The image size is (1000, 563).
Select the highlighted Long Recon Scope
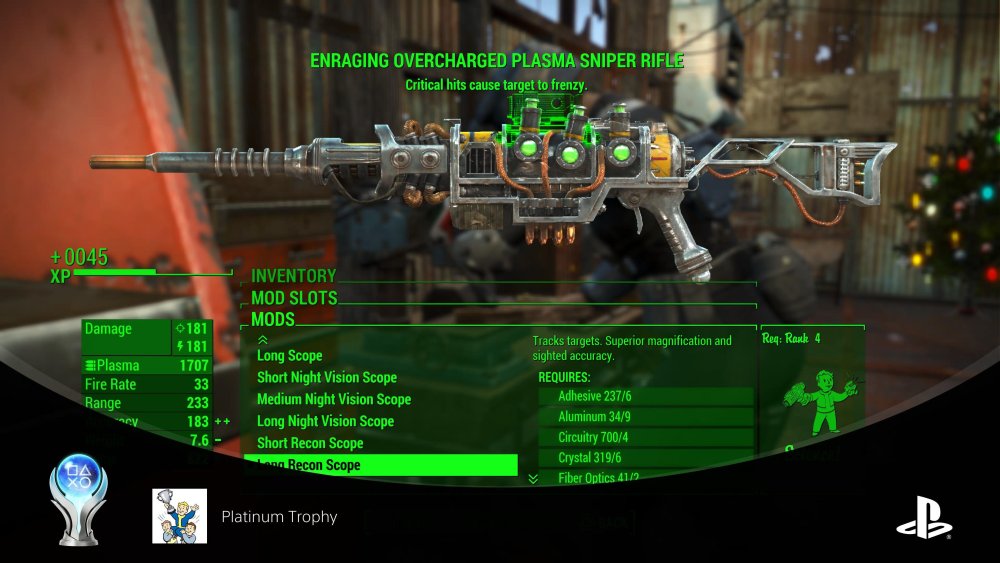380,465
